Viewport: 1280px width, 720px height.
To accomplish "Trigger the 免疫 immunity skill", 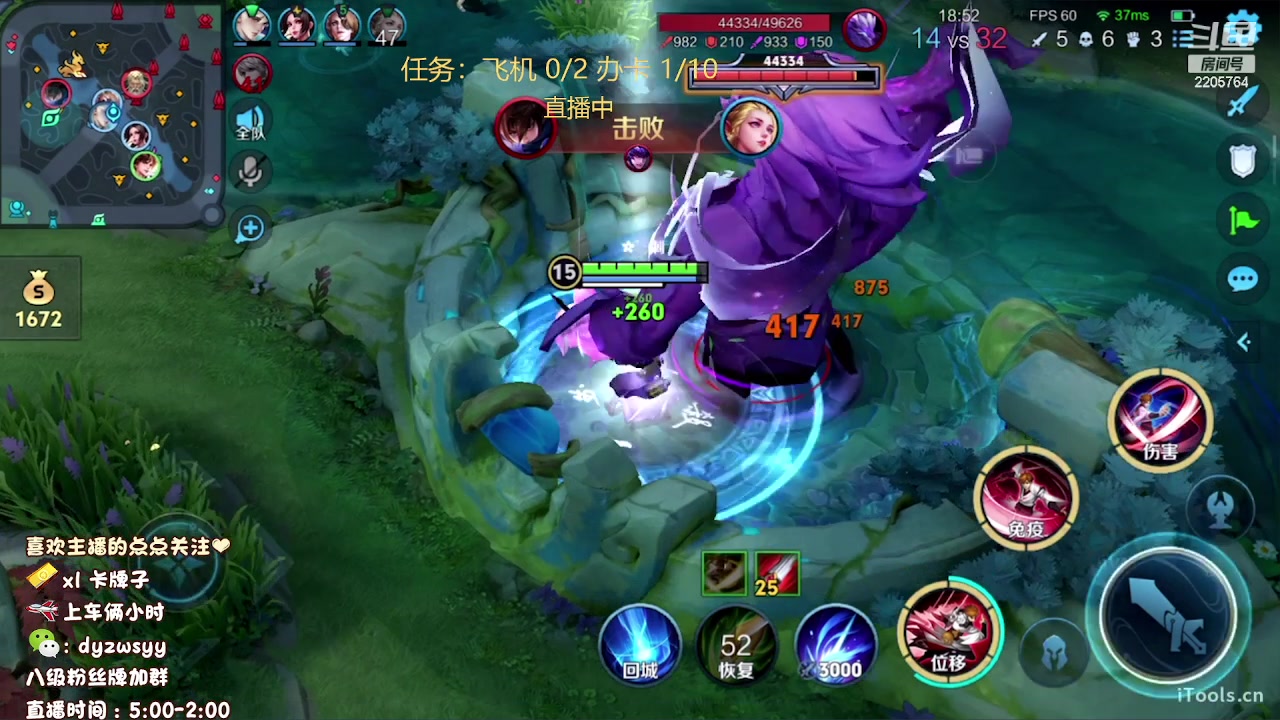I will (x=1026, y=497).
